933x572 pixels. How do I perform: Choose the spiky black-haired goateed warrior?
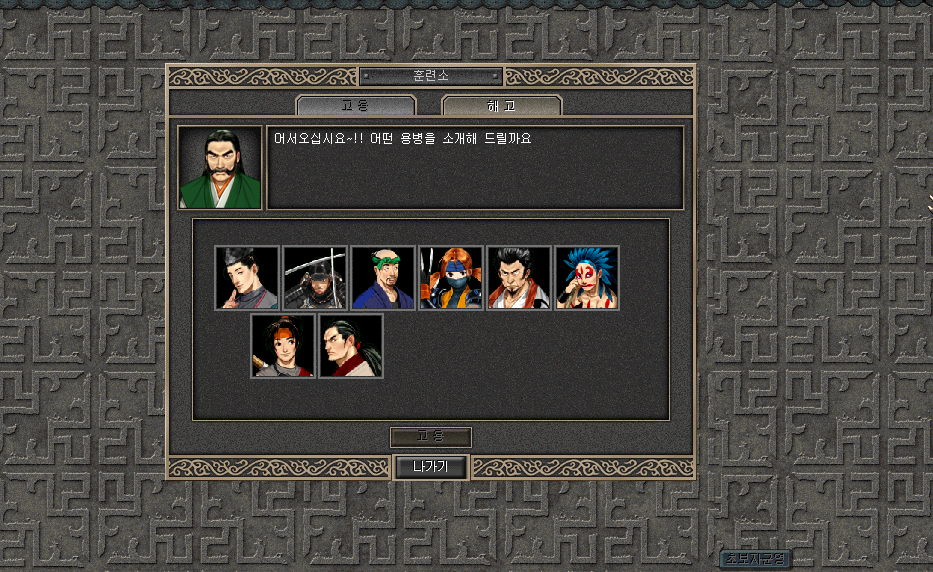[x=519, y=278]
